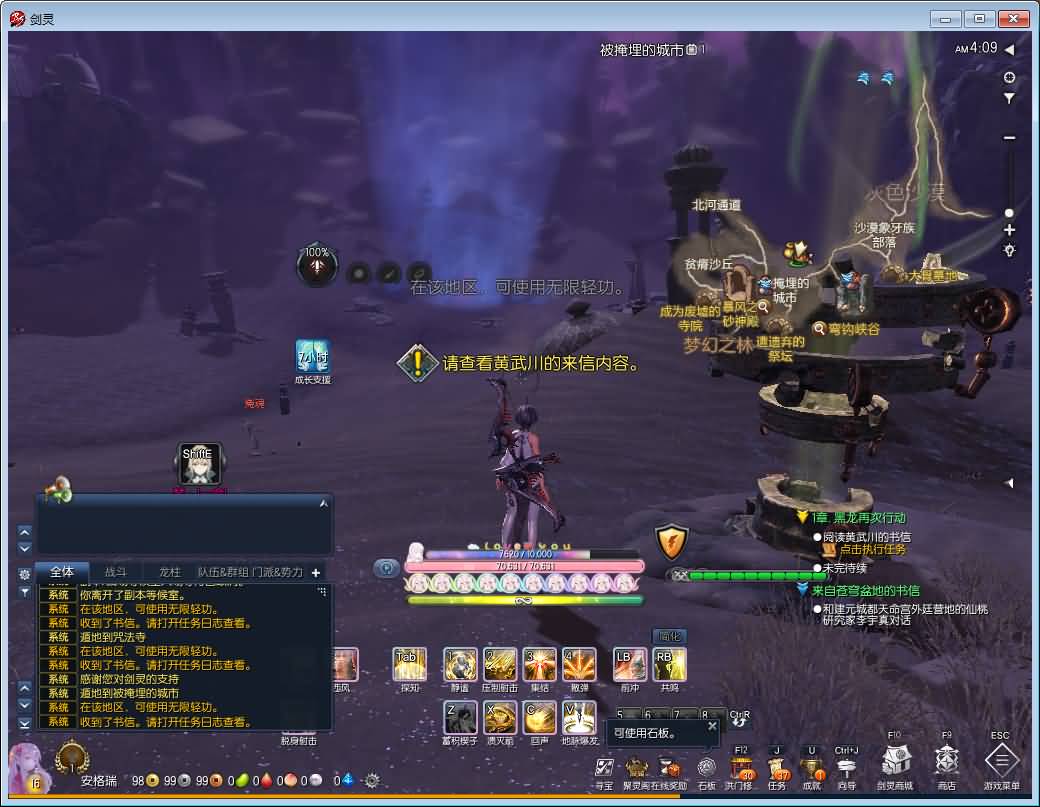1040x807 pixels.
Task: Switch to the 战斗 chat tab
Action: [x=116, y=572]
